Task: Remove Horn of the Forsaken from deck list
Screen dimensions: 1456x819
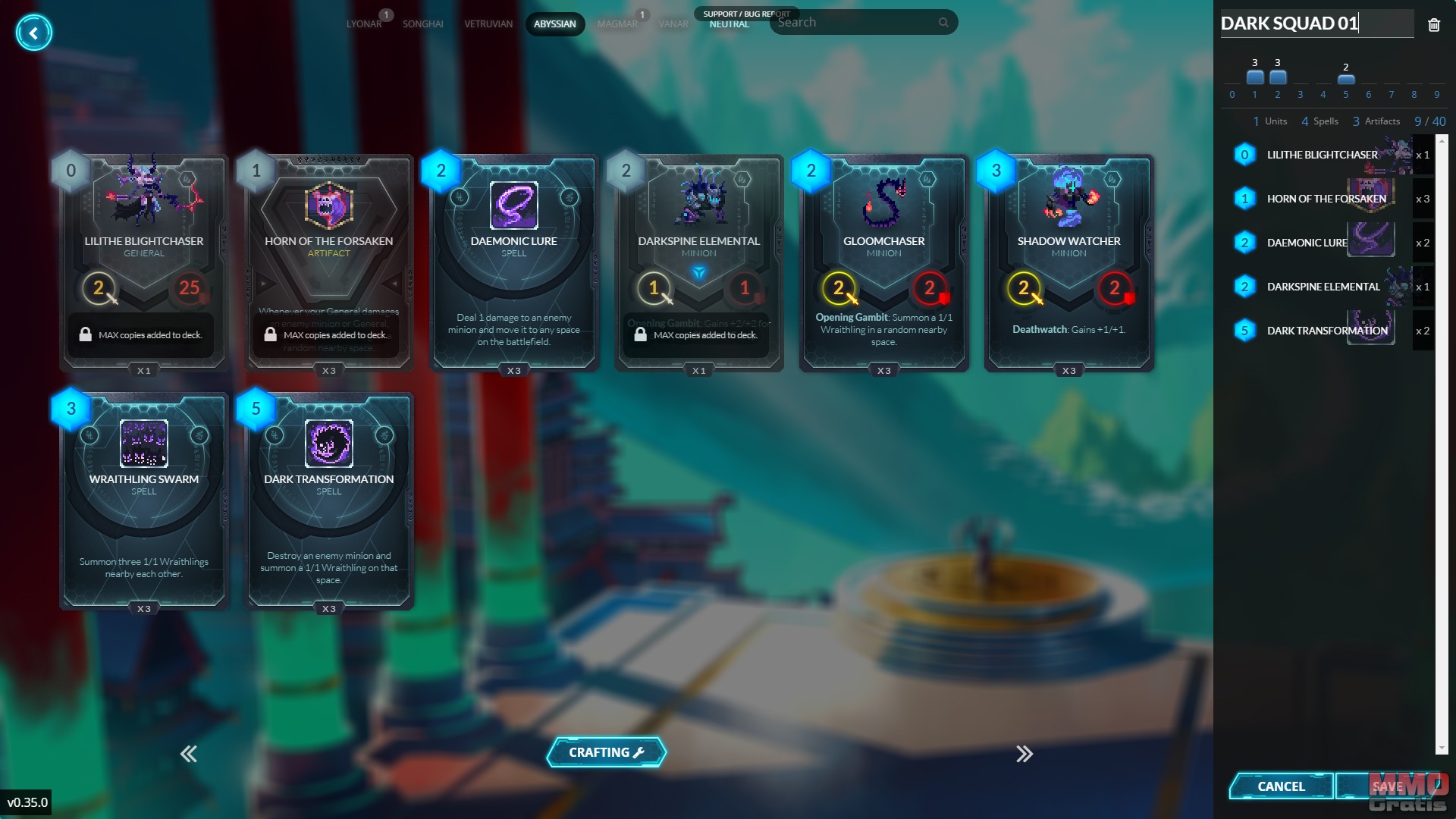Action: click(x=1326, y=199)
